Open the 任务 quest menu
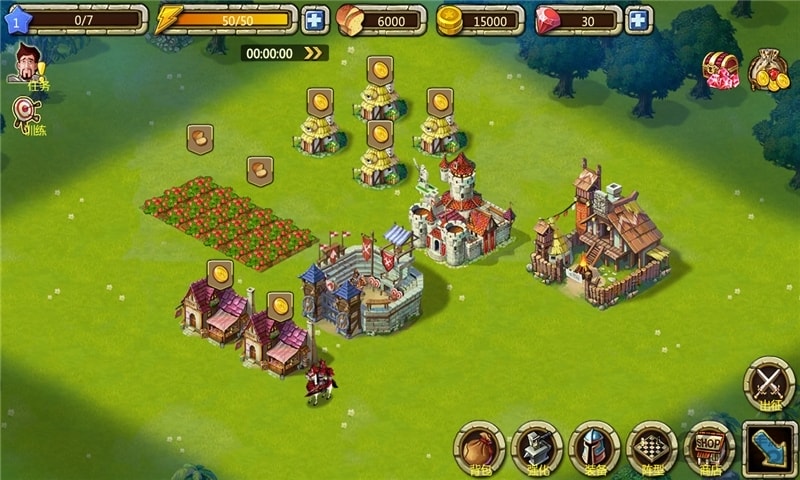This screenshot has height=480, width=800. click(30, 68)
